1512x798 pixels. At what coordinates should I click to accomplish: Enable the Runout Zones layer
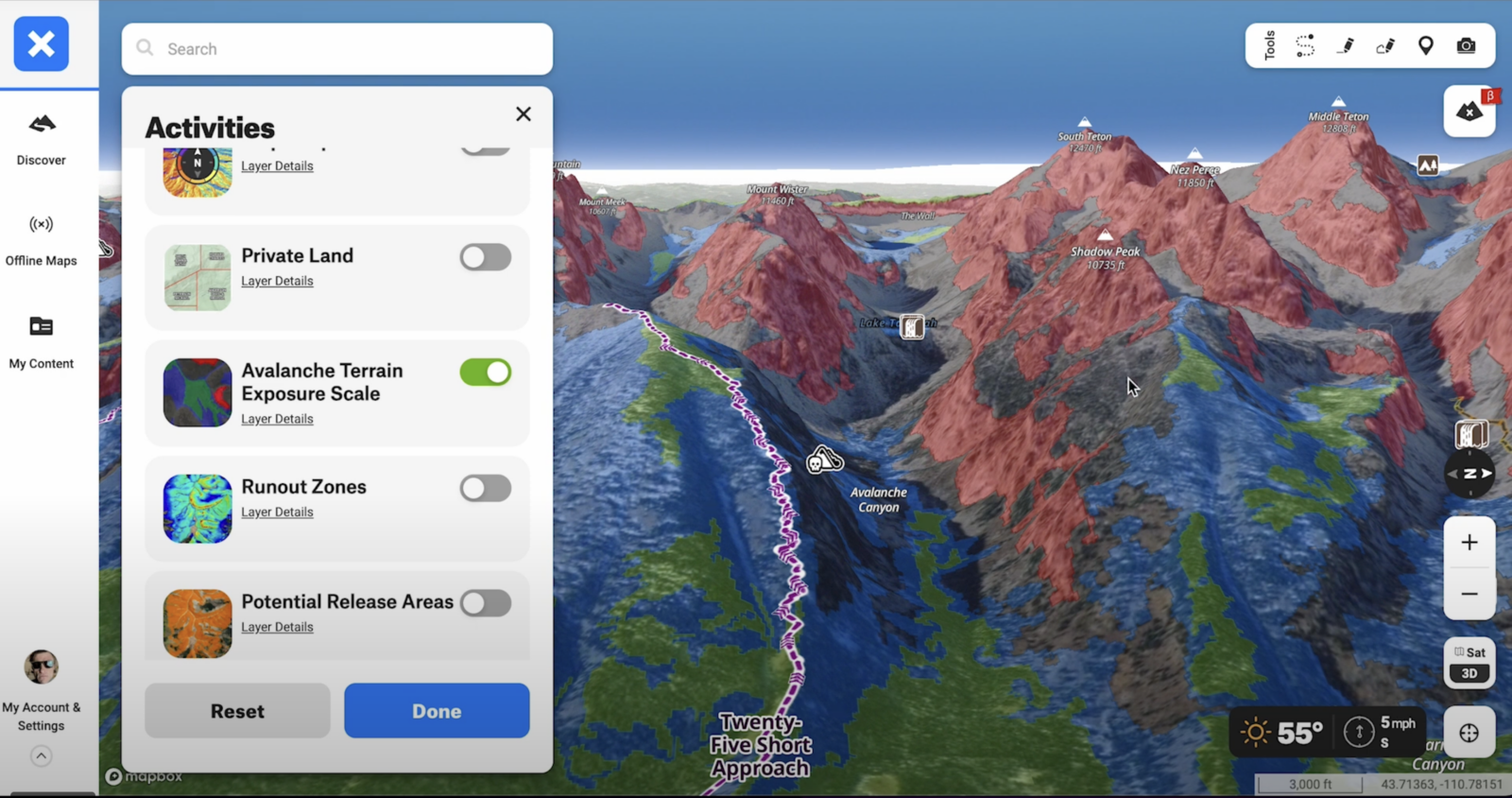coord(486,488)
